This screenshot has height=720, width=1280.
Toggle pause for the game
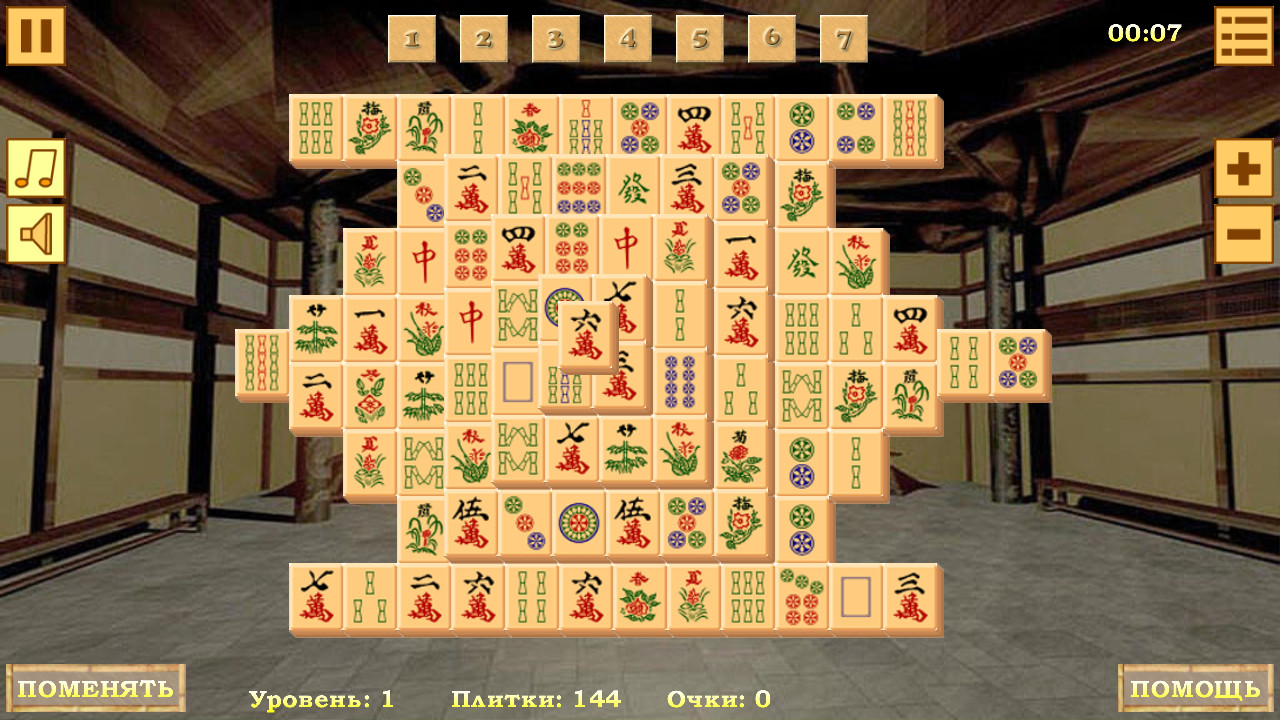point(37,37)
